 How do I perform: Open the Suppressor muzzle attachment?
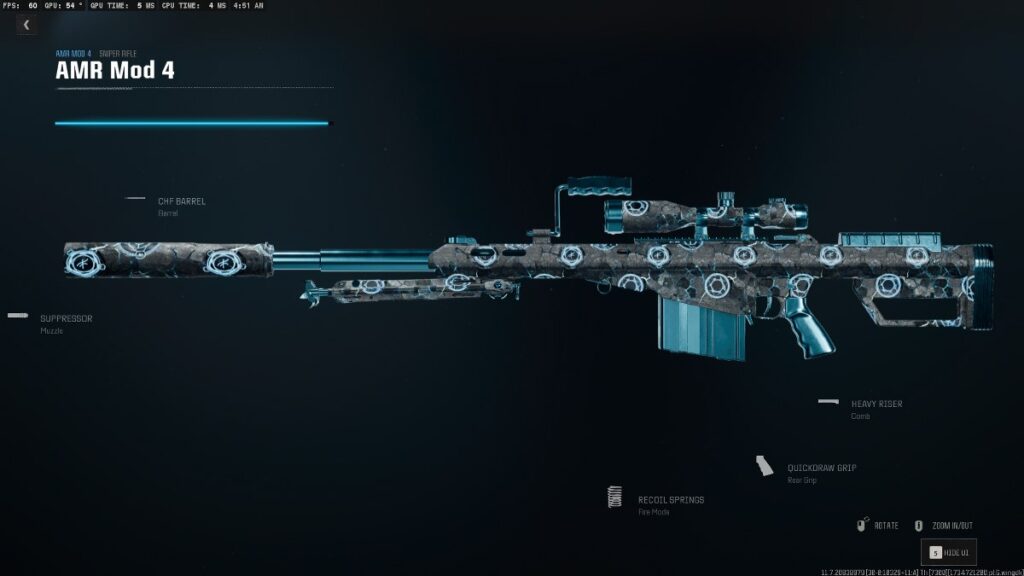coord(66,319)
